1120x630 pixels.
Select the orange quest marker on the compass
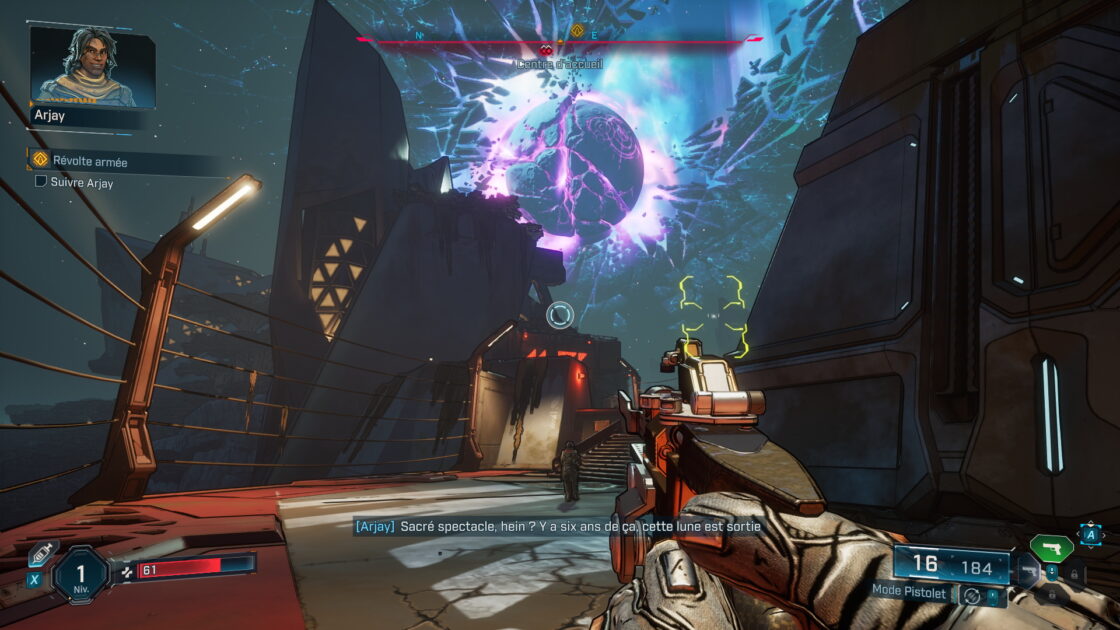tap(577, 30)
